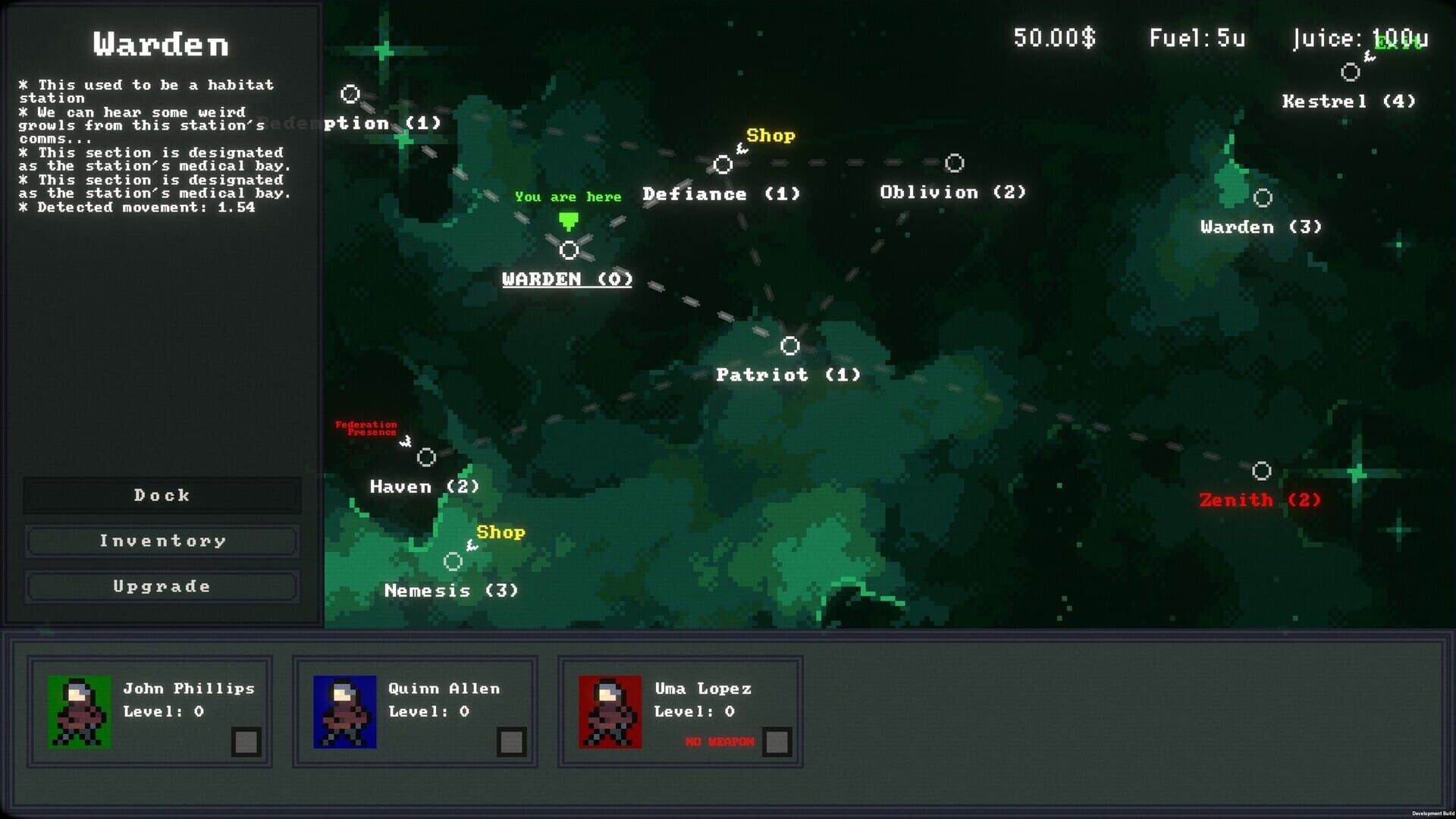The width and height of the screenshot is (1456, 819).
Task: Select the Oblivion station node
Action: 954,162
